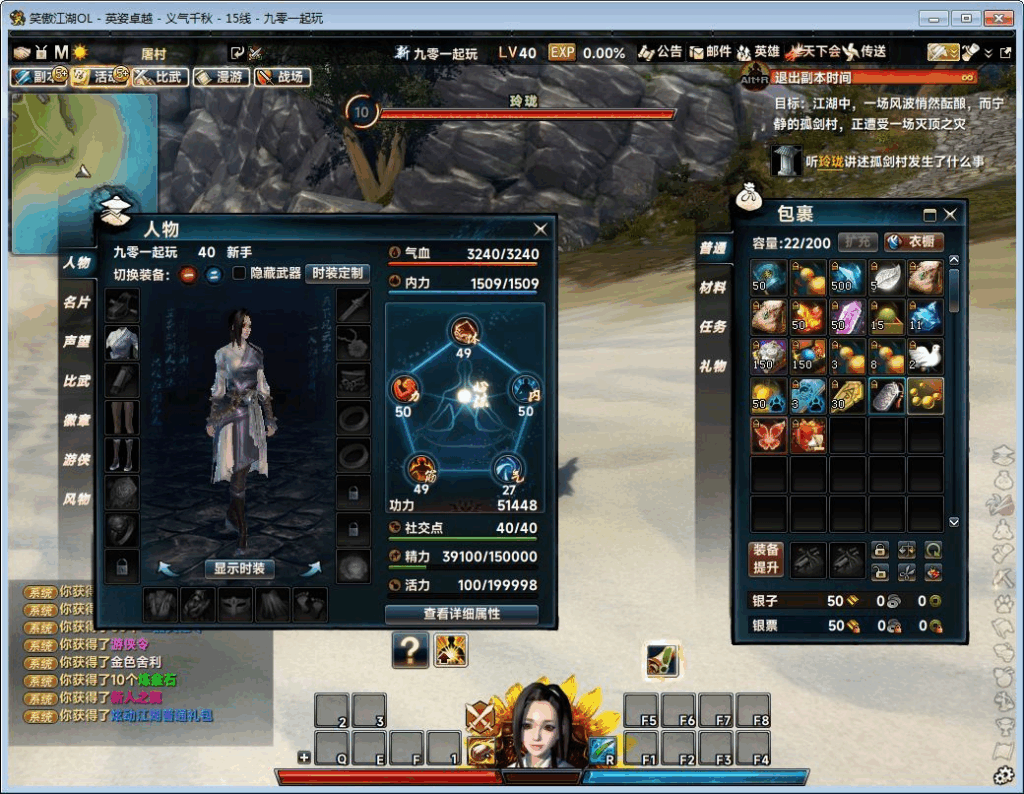Viewport: 1024px width, 794px height.
Task: Open 时装定制 fashion customization
Action: point(337,273)
